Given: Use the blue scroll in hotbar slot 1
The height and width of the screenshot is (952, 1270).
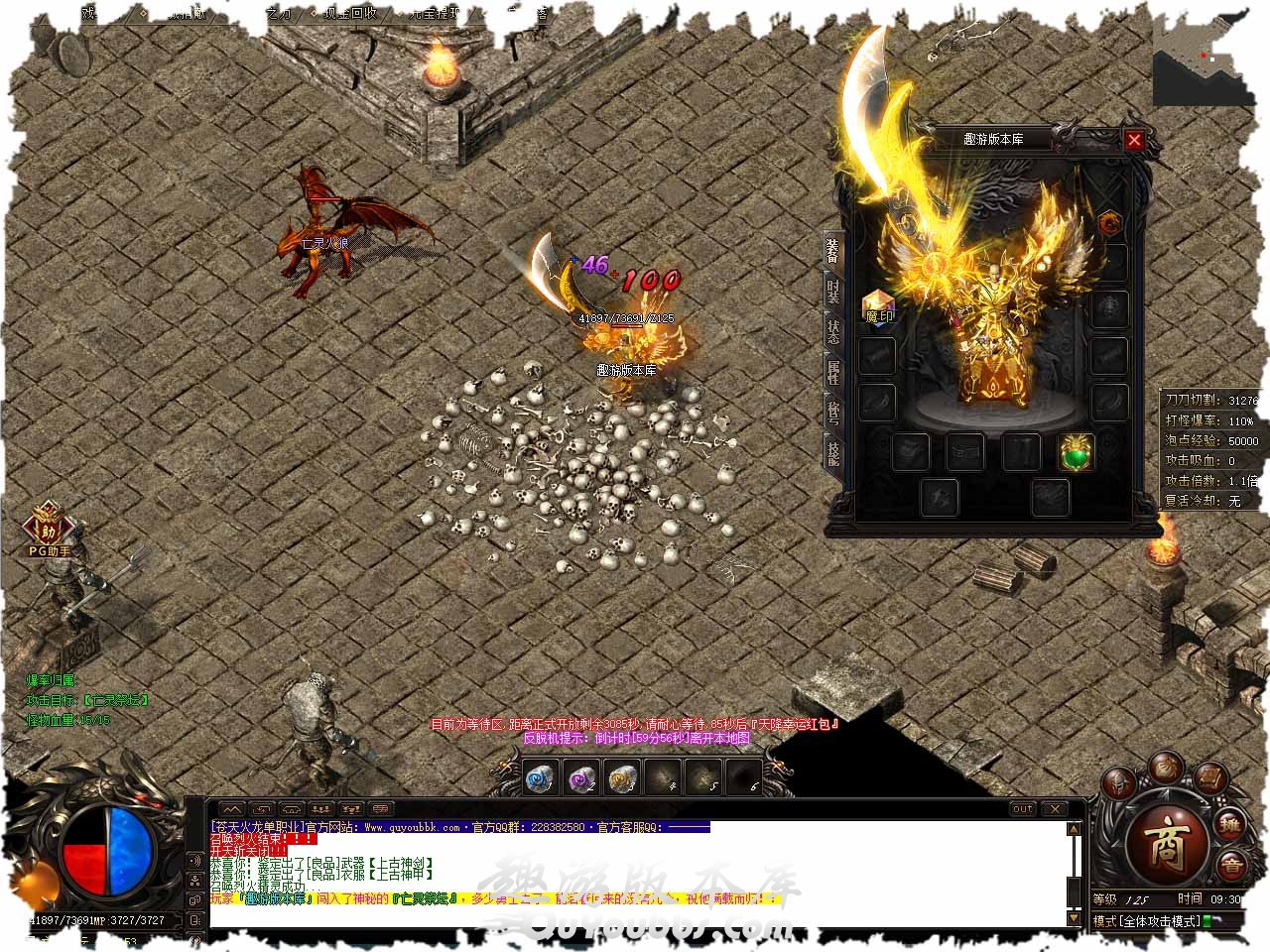Looking at the screenshot, I should point(539,779).
